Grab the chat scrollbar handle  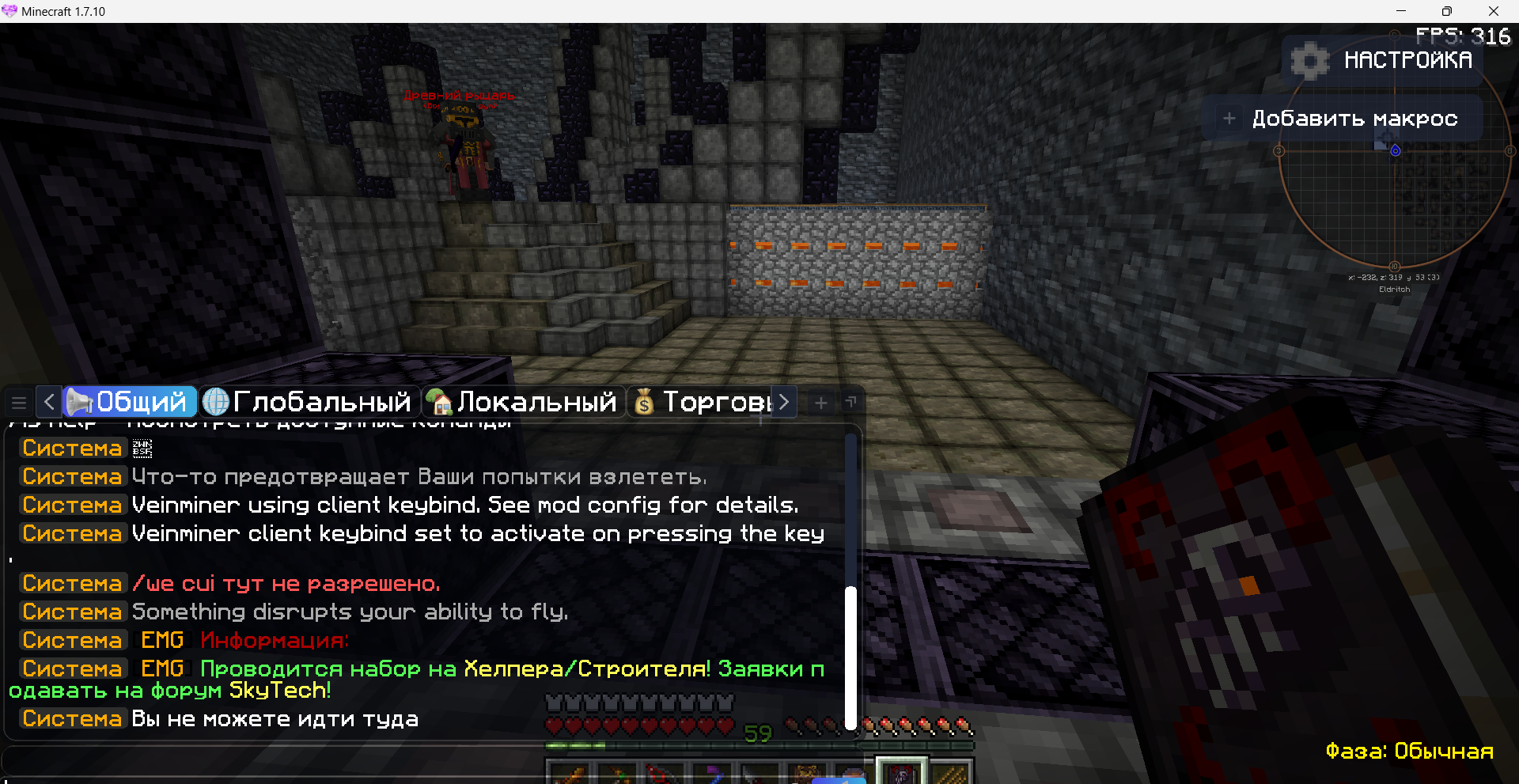click(850, 657)
